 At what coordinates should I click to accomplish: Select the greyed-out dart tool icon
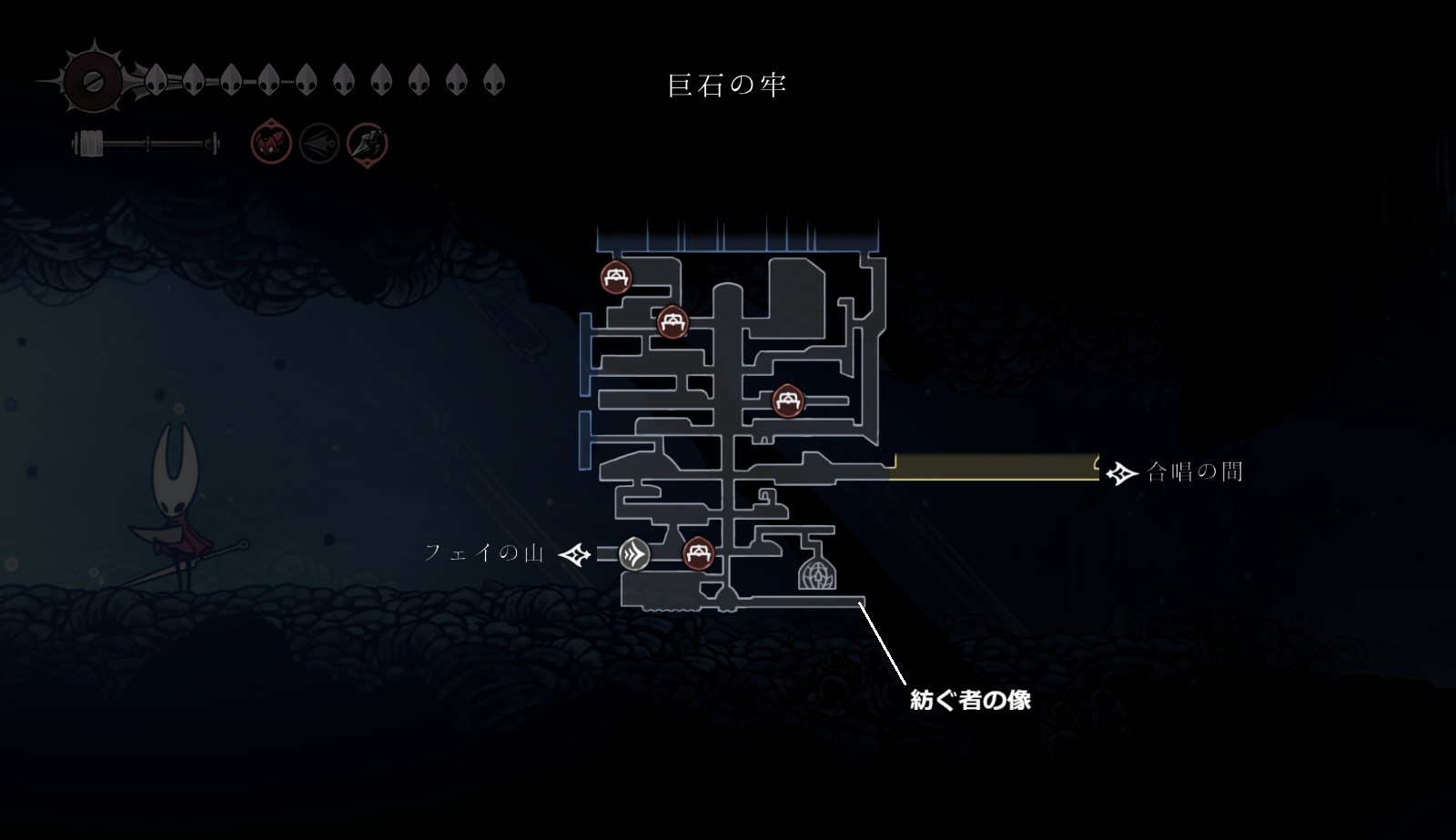[319, 144]
